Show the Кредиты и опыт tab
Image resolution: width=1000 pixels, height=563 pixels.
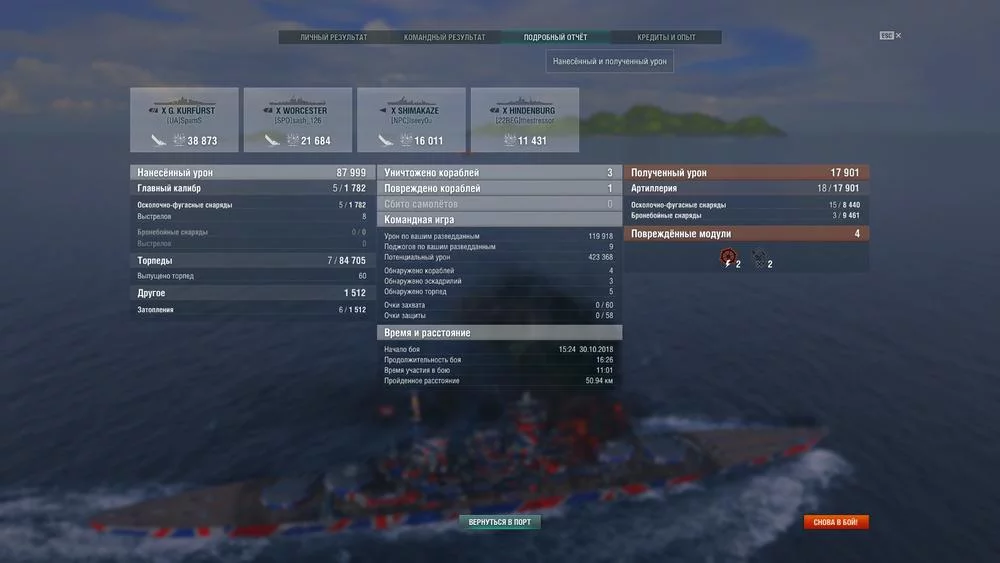[666, 38]
